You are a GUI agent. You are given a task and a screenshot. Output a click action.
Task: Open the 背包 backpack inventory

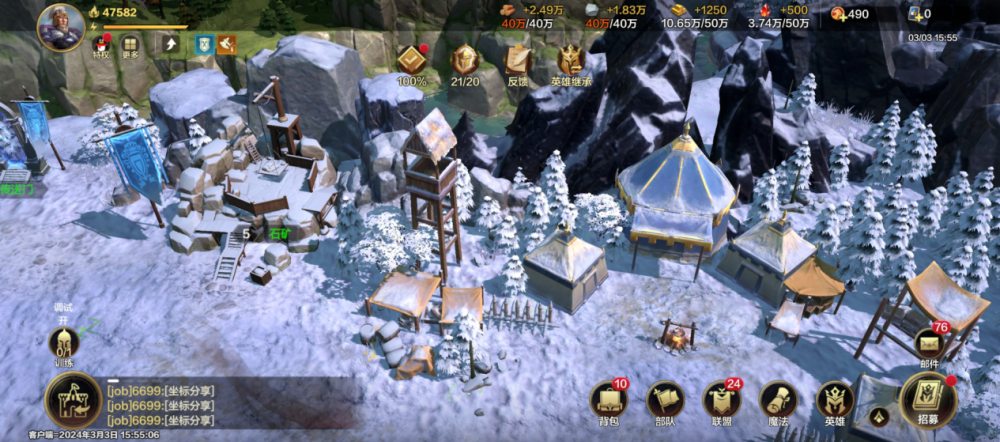[x=608, y=402]
